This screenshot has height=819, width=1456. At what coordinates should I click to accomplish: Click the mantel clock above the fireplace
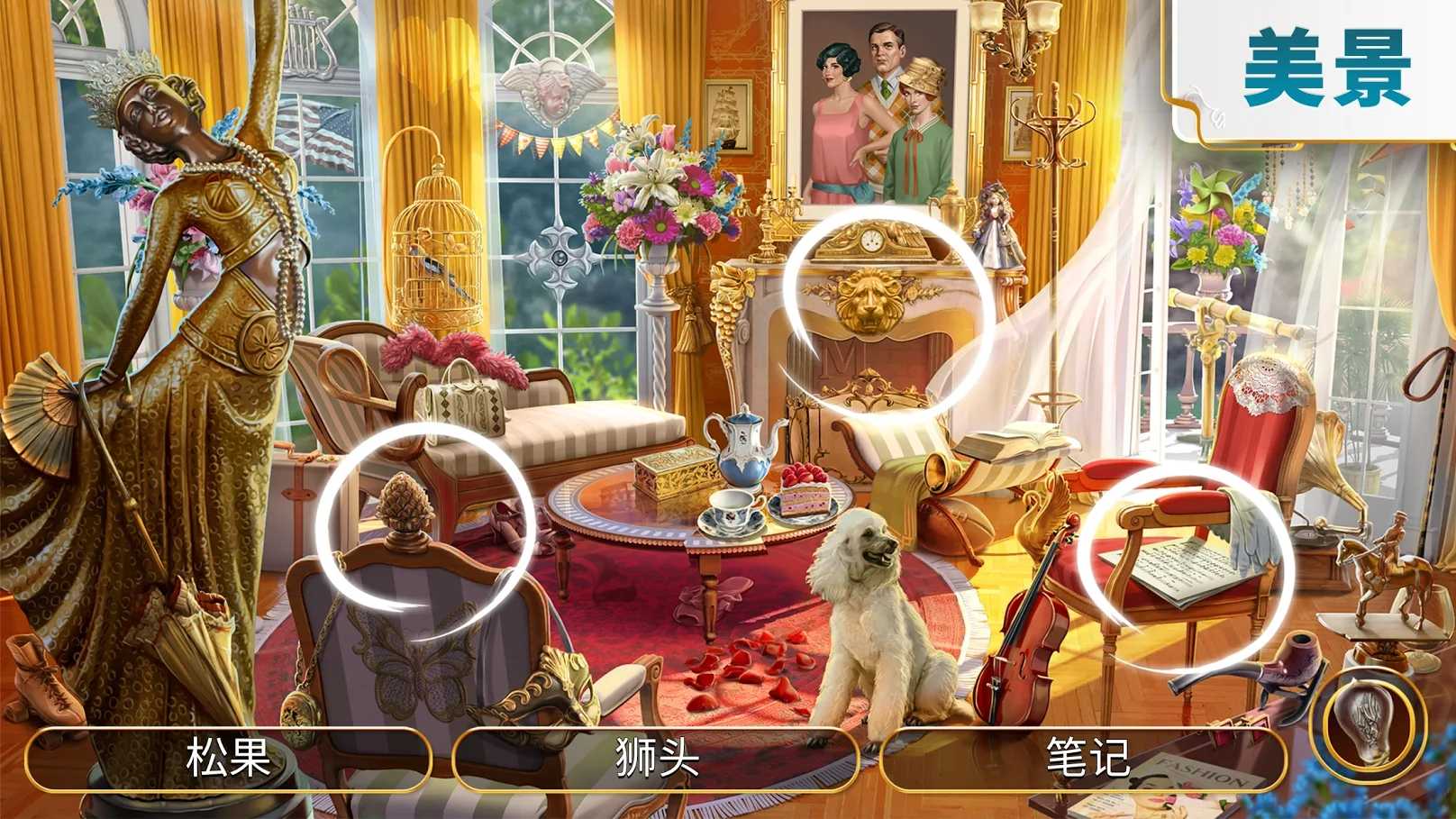tap(874, 241)
